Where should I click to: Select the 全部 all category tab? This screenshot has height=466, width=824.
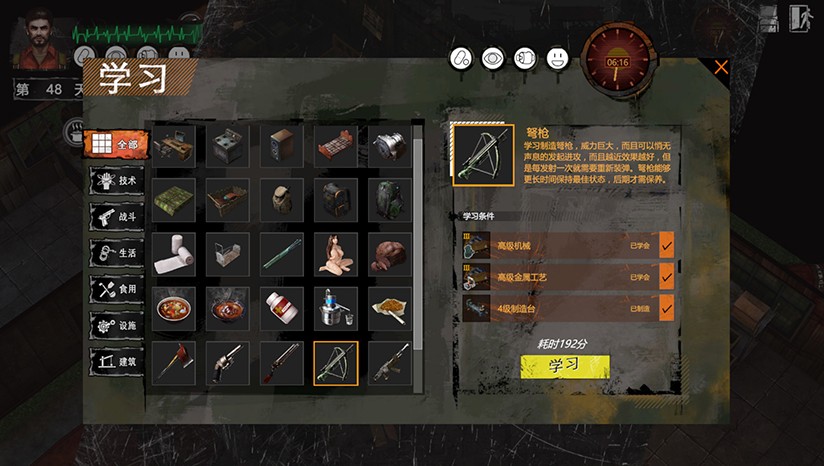click(116, 144)
